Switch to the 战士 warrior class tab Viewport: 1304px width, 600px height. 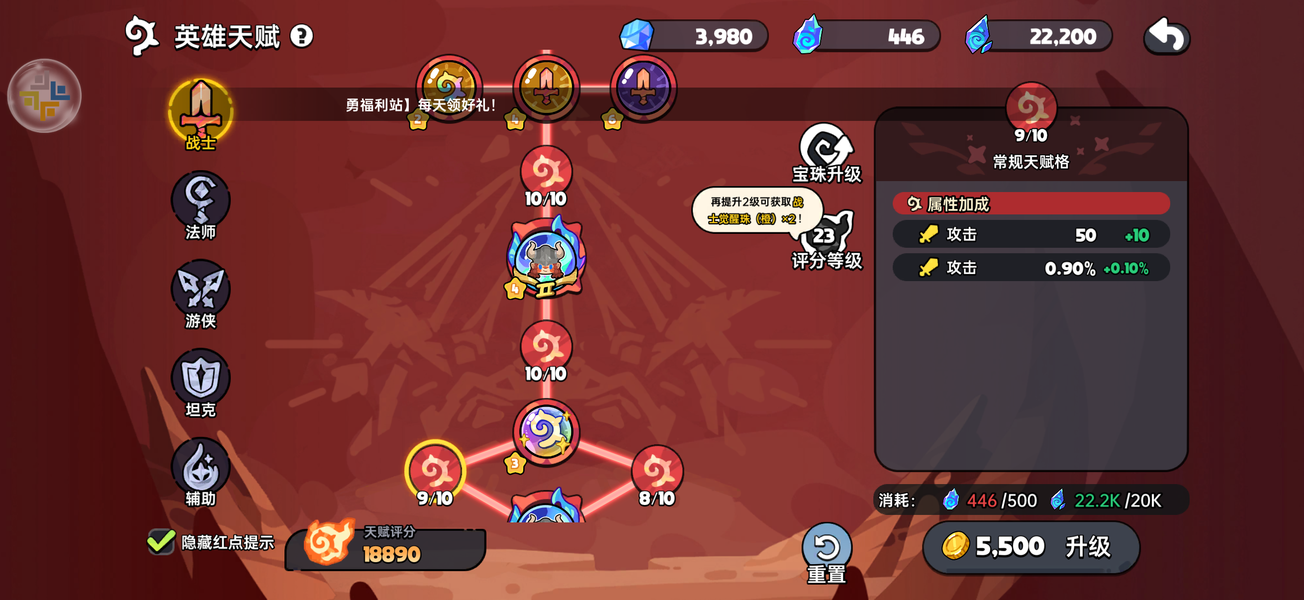pos(201,111)
